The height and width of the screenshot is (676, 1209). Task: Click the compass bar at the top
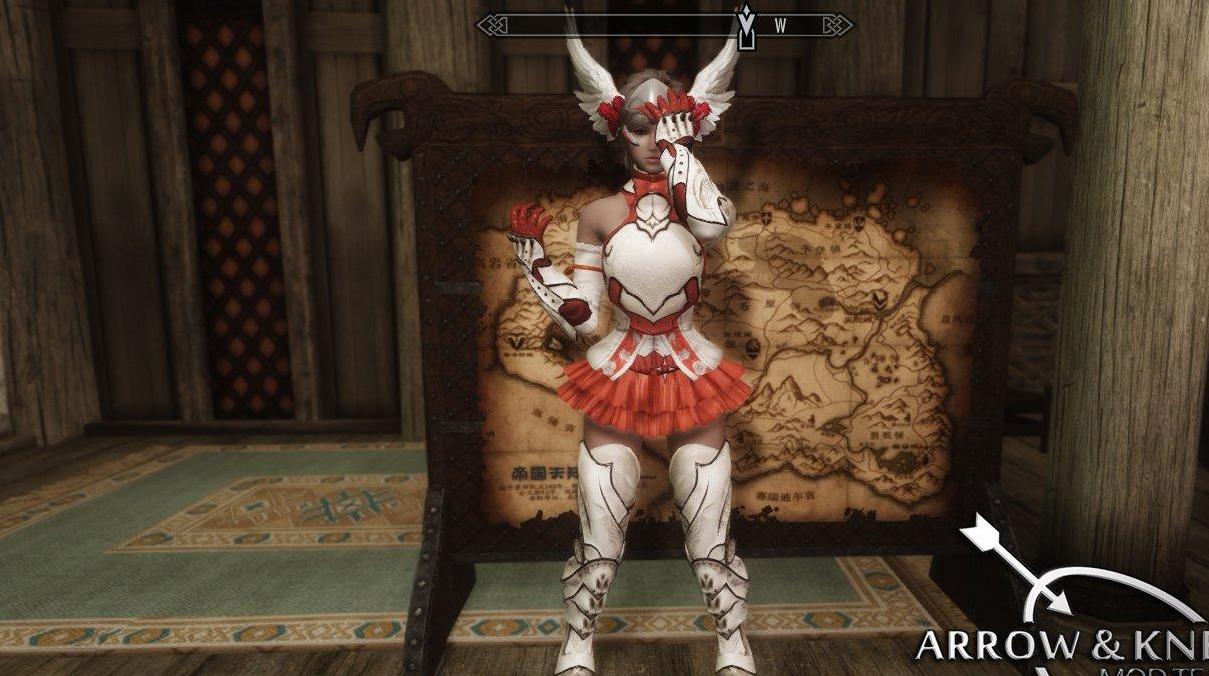(664, 25)
